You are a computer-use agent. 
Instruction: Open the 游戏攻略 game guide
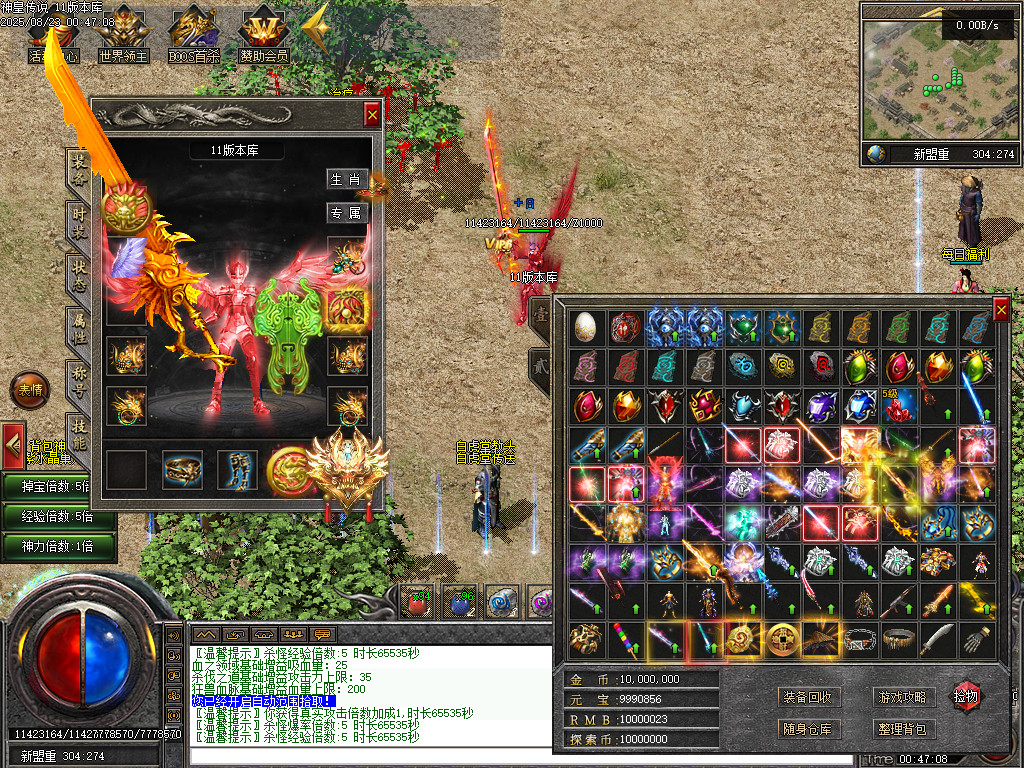[901, 697]
